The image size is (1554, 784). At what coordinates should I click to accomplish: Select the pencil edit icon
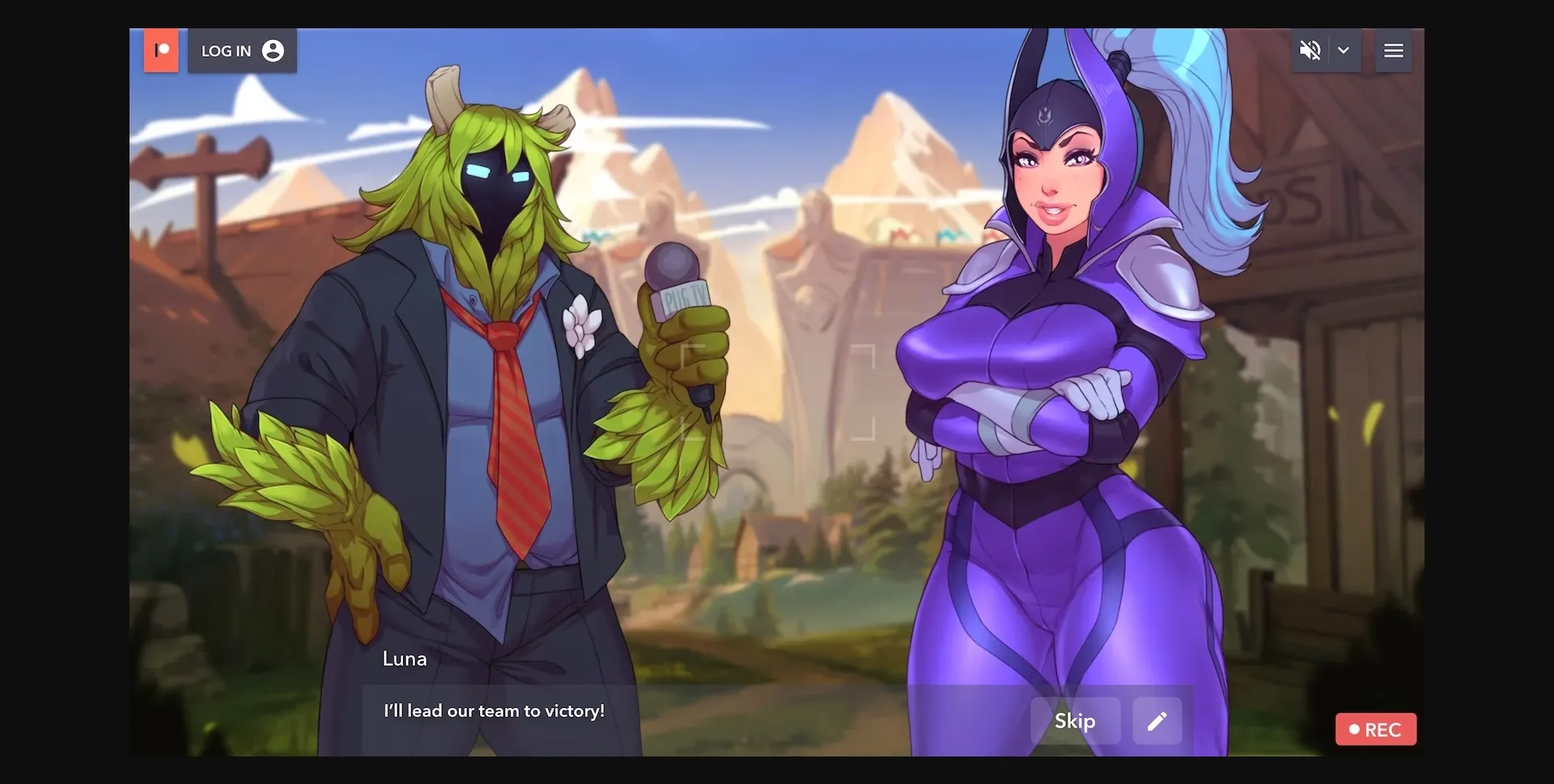pyautogui.click(x=1157, y=721)
